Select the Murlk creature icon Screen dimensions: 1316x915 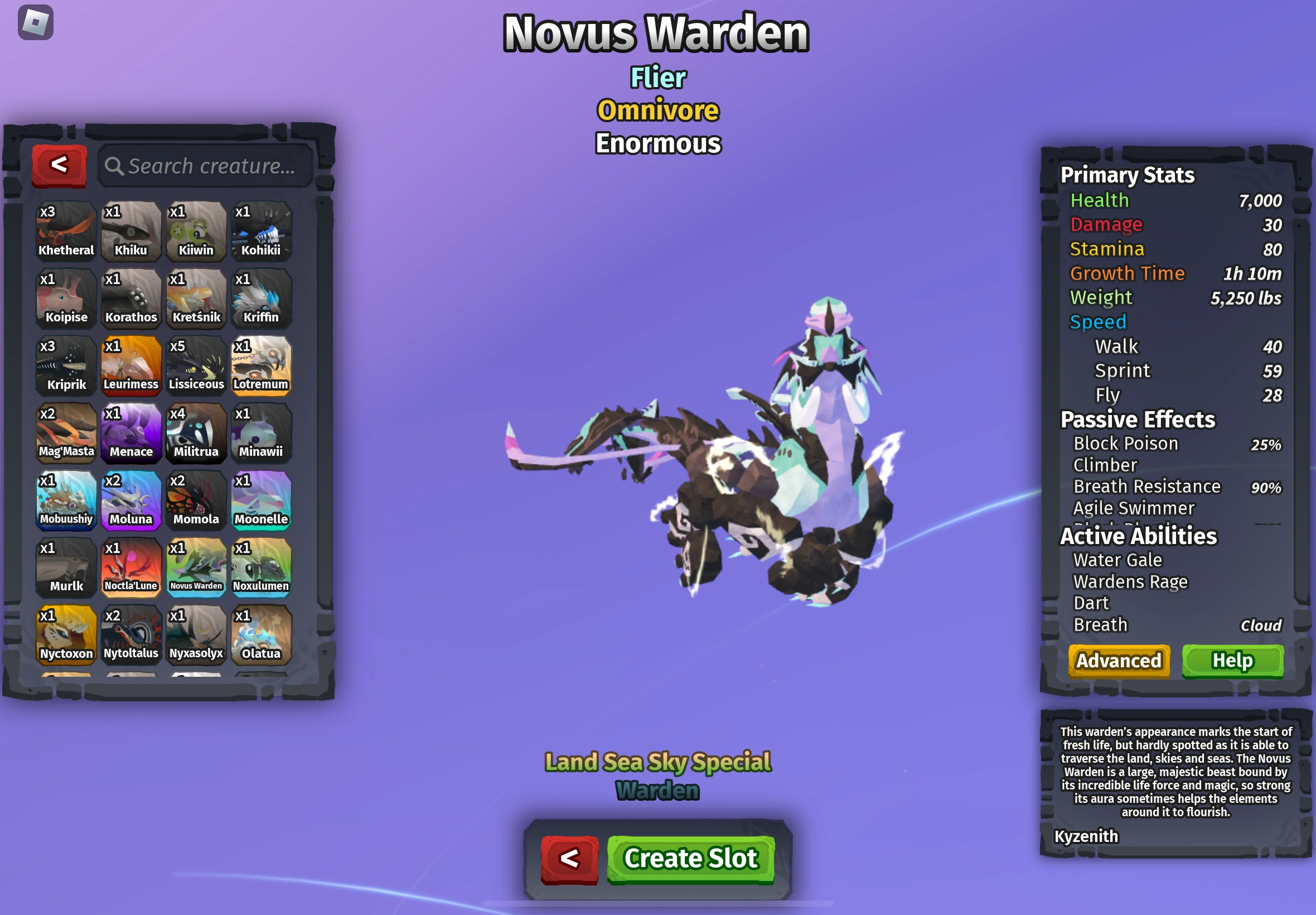[65, 567]
